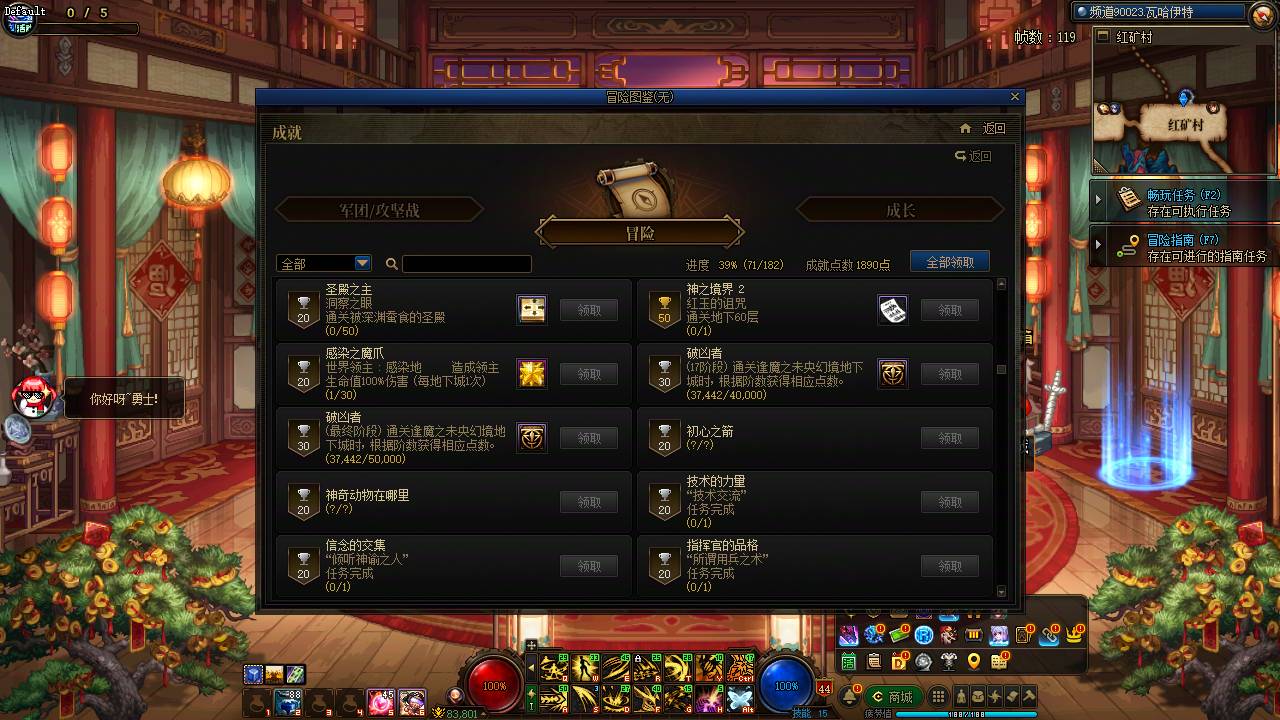Select the butterfly skill on the Alt slot
The height and width of the screenshot is (720, 1280).
click(x=739, y=697)
